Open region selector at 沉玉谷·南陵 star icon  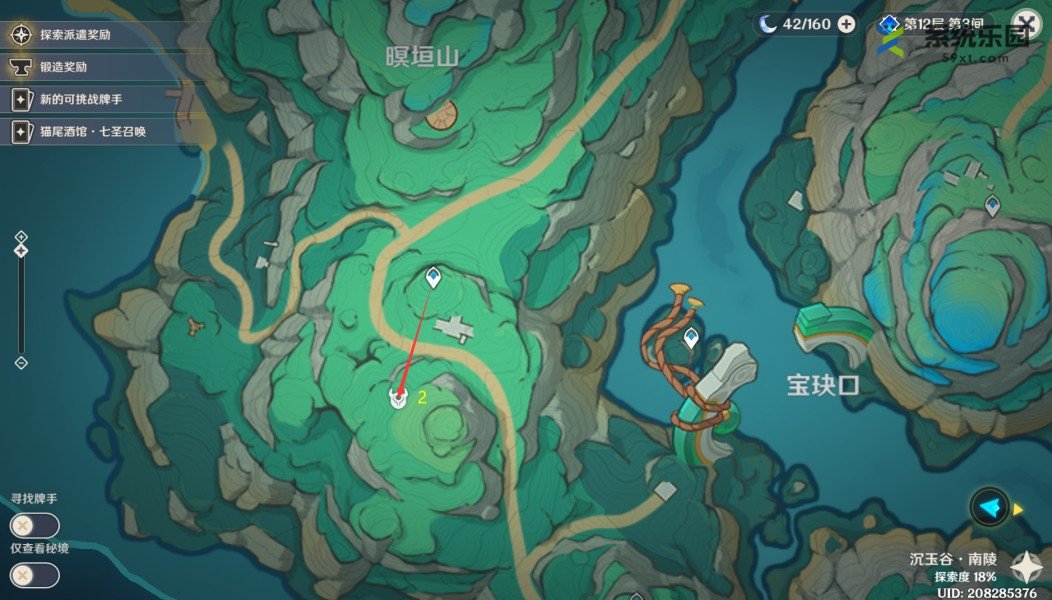pos(1027,568)
